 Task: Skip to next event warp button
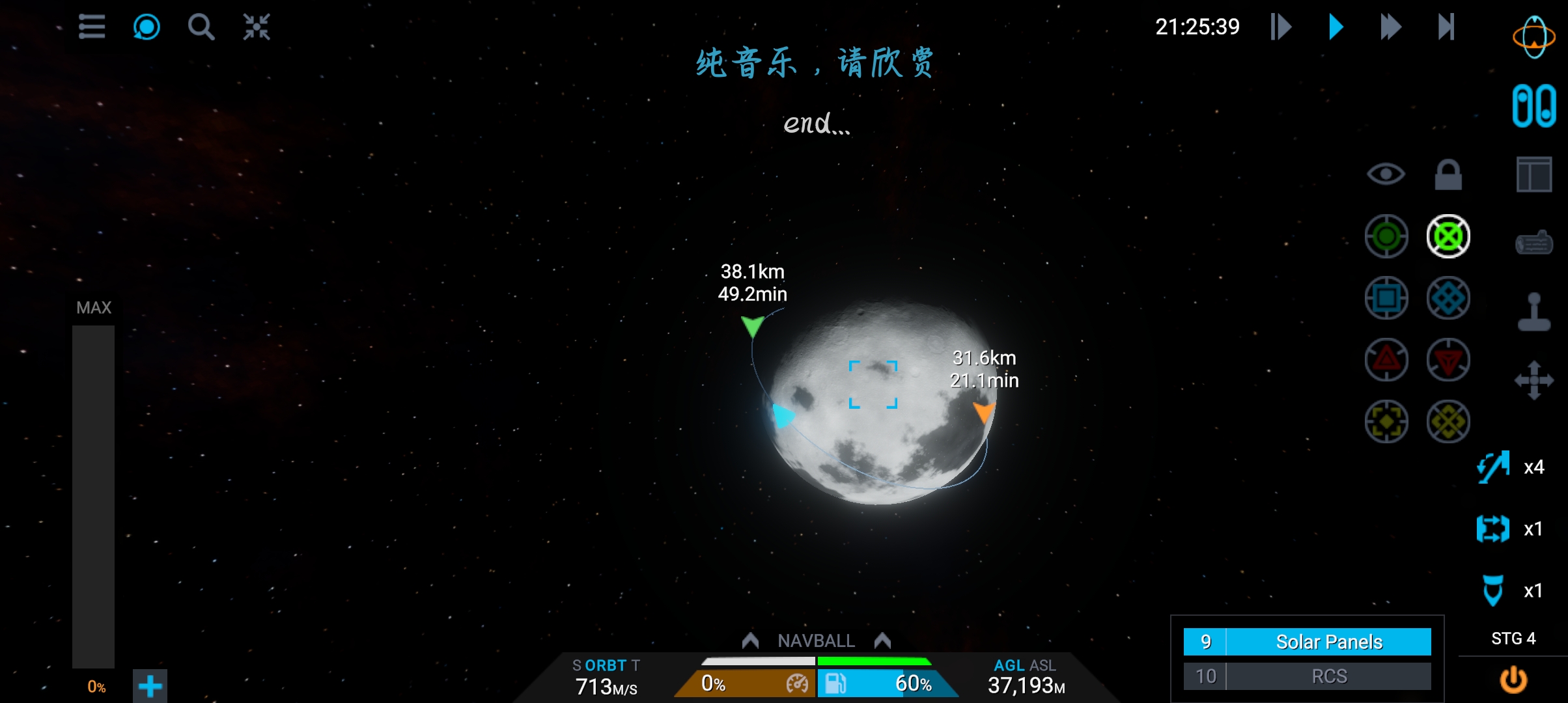click(1446, 27)
